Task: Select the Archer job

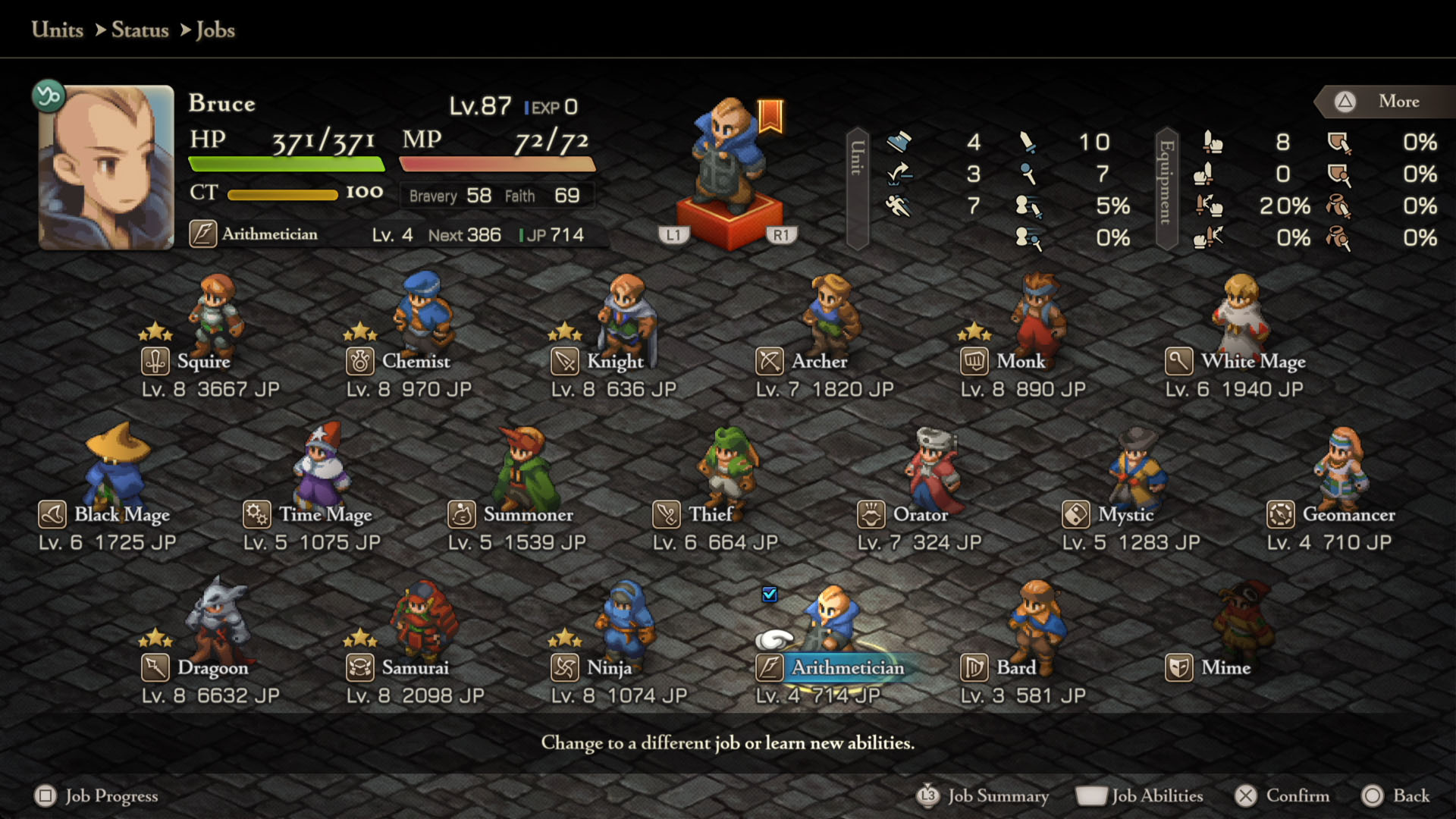Action: click(x=819, y=362)
